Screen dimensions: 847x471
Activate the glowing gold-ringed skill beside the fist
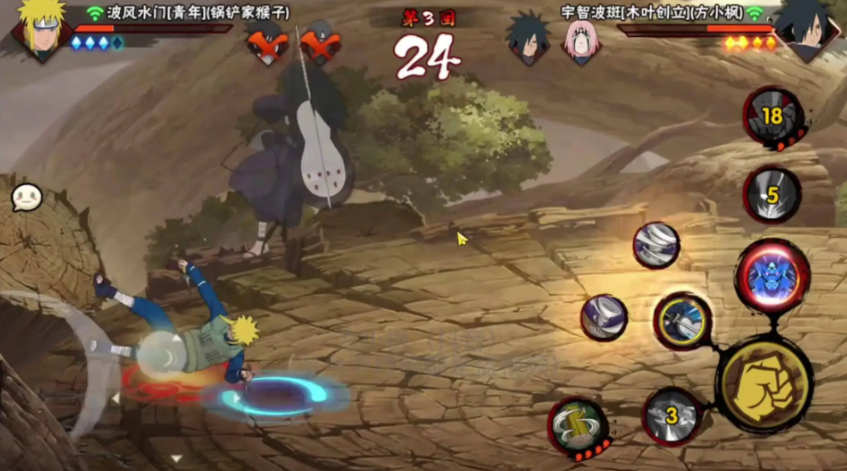click(683, 321)
